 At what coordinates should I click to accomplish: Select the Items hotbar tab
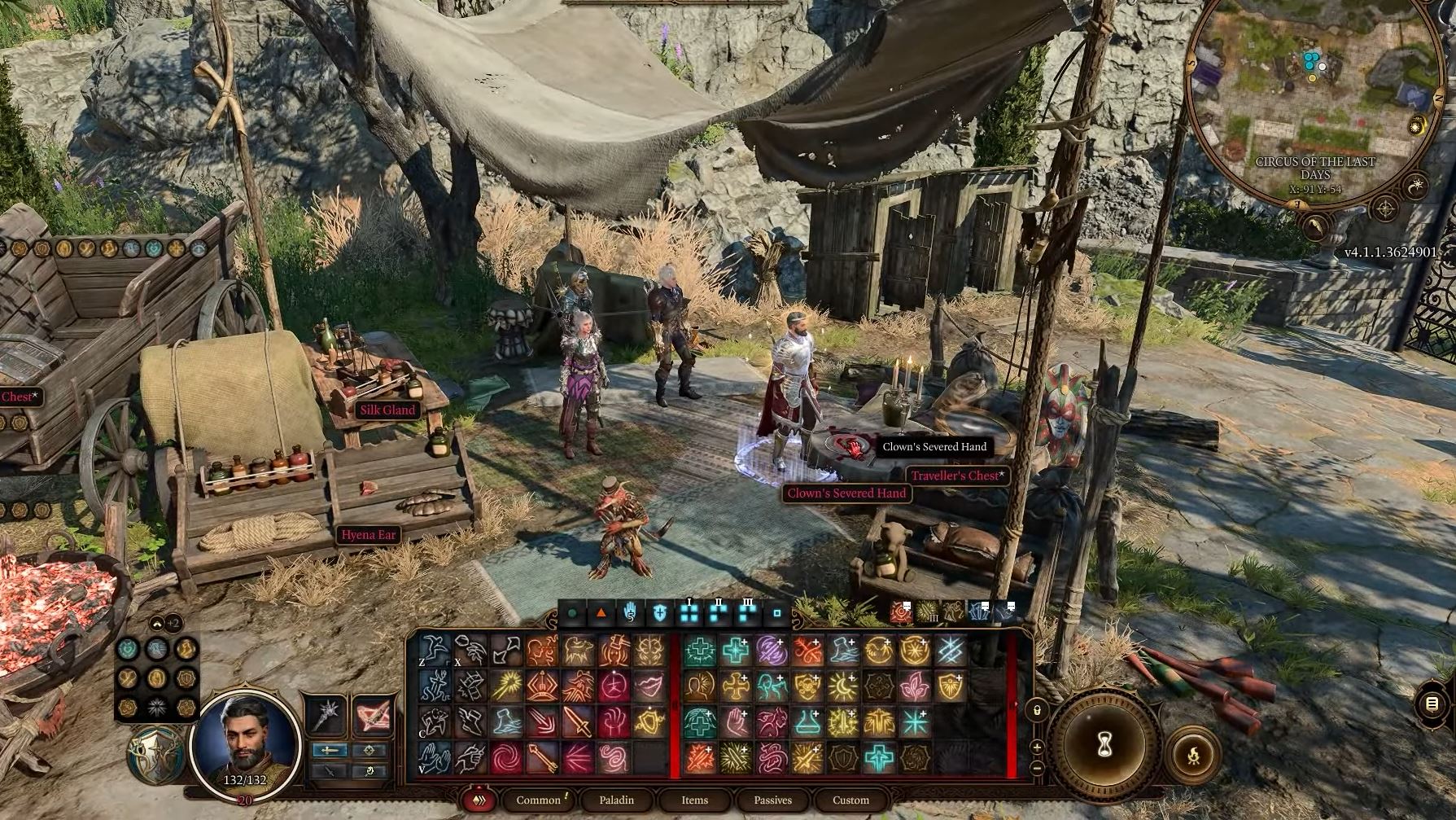coord(694,800)
